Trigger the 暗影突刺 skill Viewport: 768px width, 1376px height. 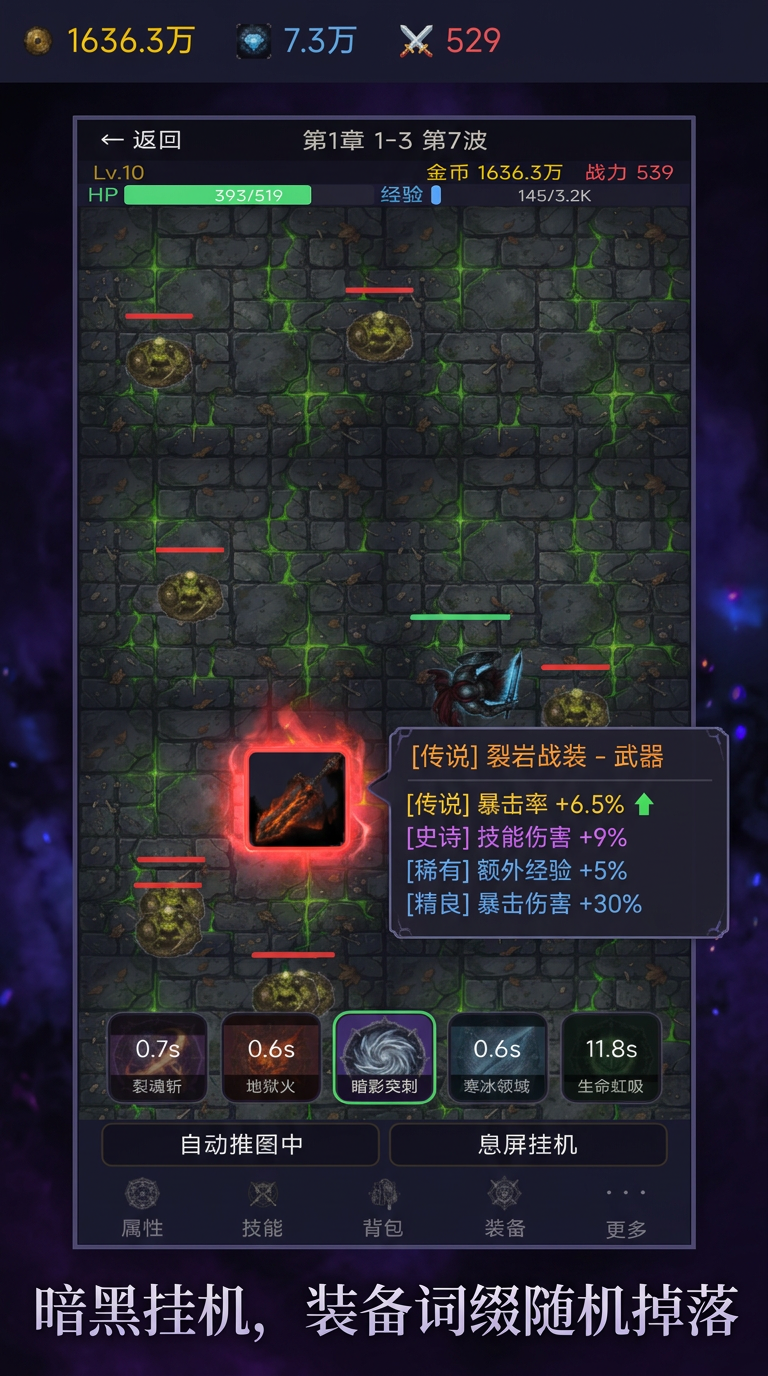pyautogui.click(x=384, y=1058)
